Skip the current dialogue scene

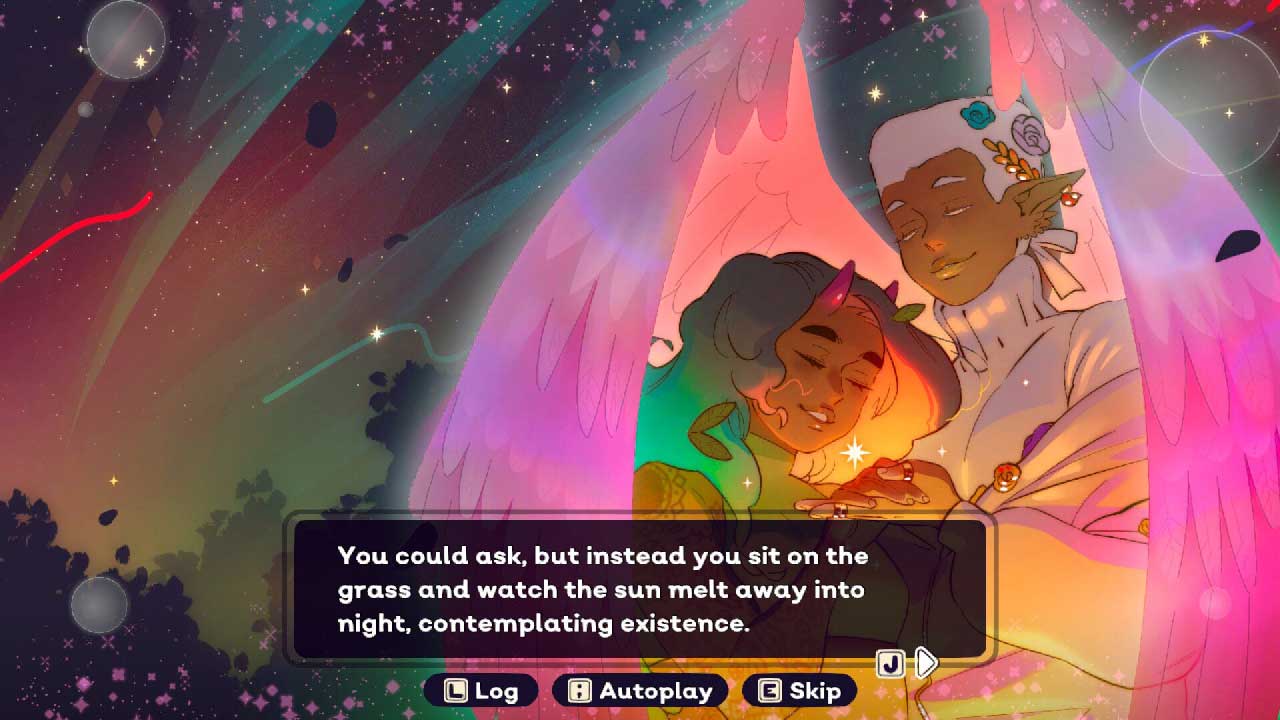799,691
